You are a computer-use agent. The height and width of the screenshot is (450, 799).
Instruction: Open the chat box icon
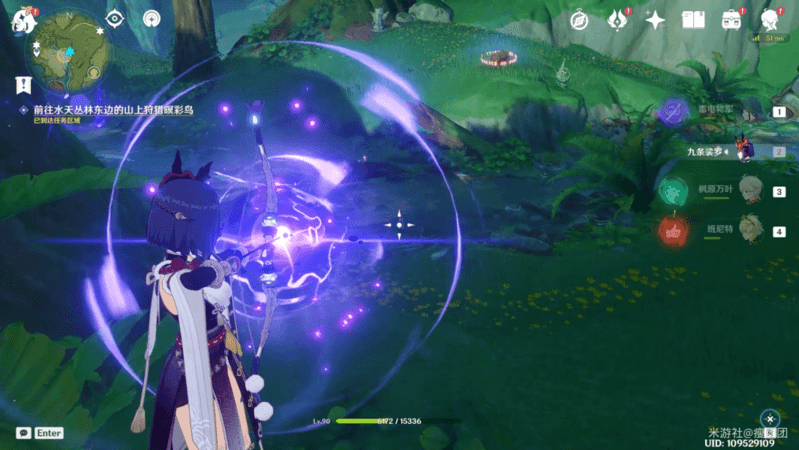click(x=23, y=433)
